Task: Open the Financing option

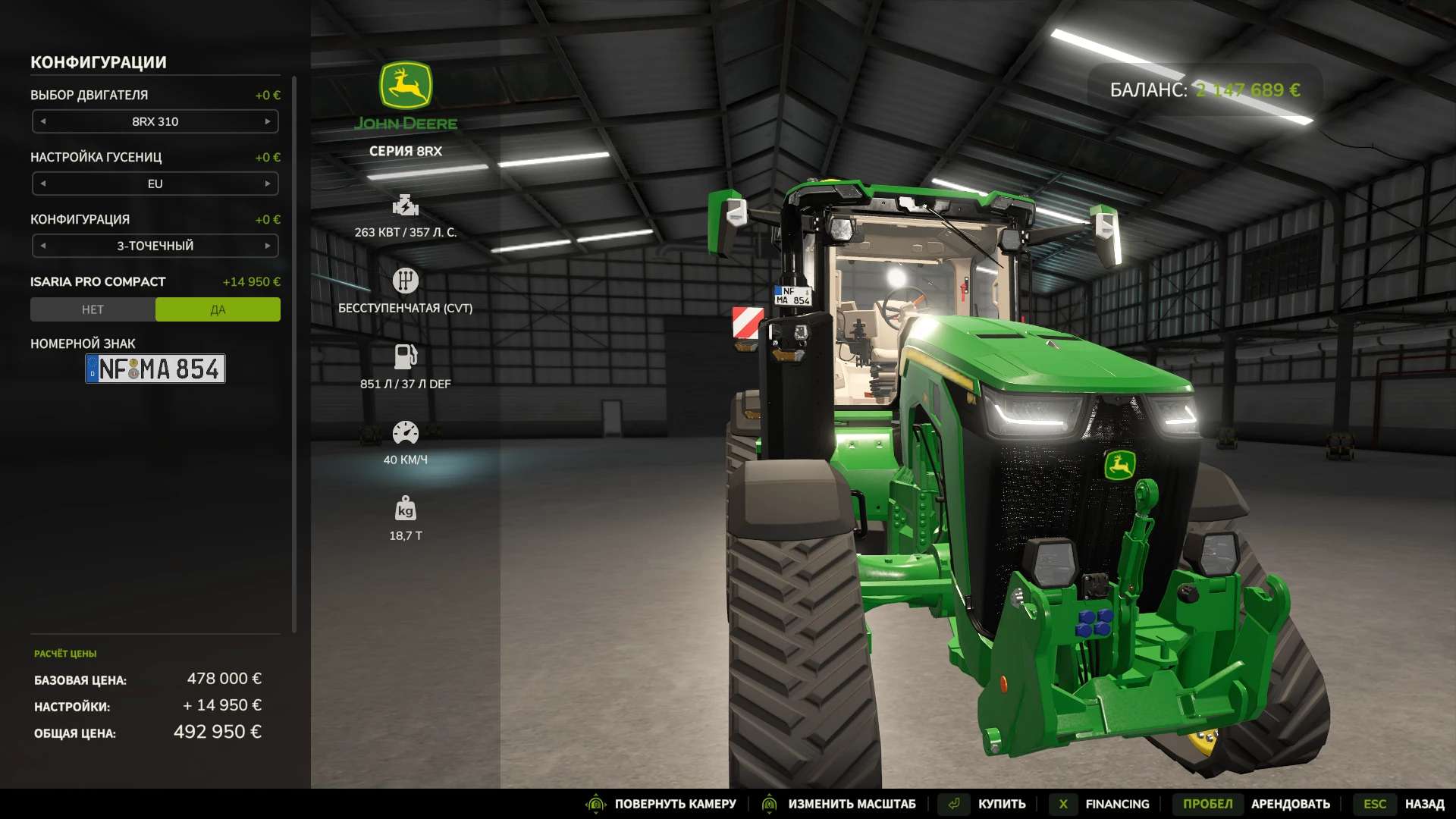Action: (1116, 804)
